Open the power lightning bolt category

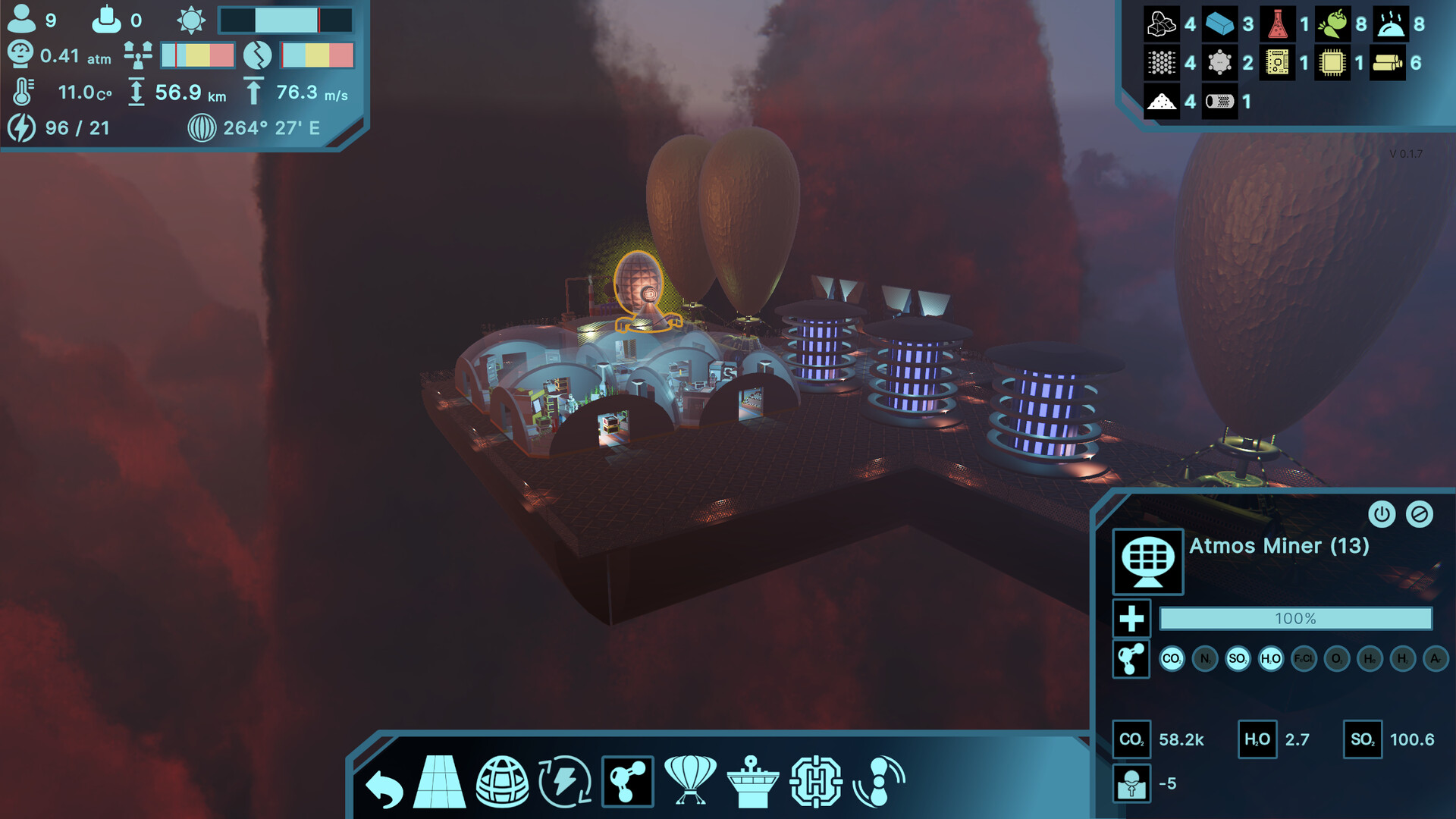click(565, 782)
